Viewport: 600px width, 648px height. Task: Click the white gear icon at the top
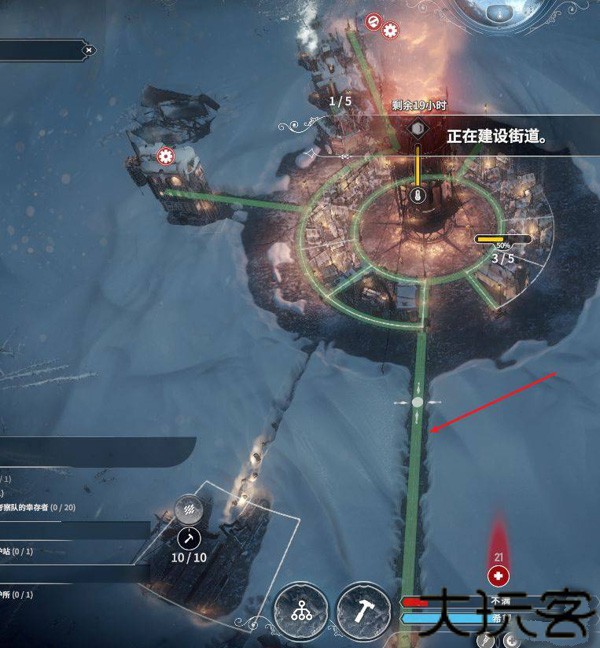pyautogui.click(x=390, y=31)
